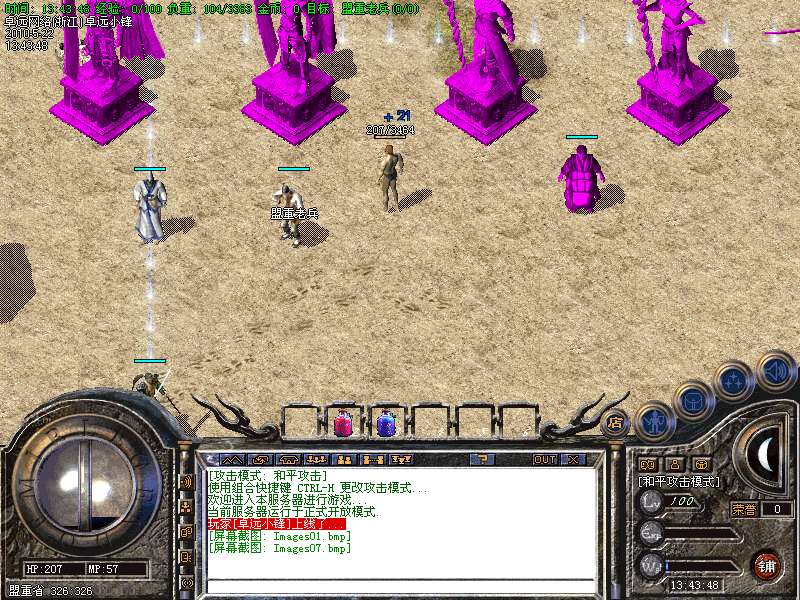
Task: Toggle the top sound-wave chat channel button
Action: click(x=186, y=481)
